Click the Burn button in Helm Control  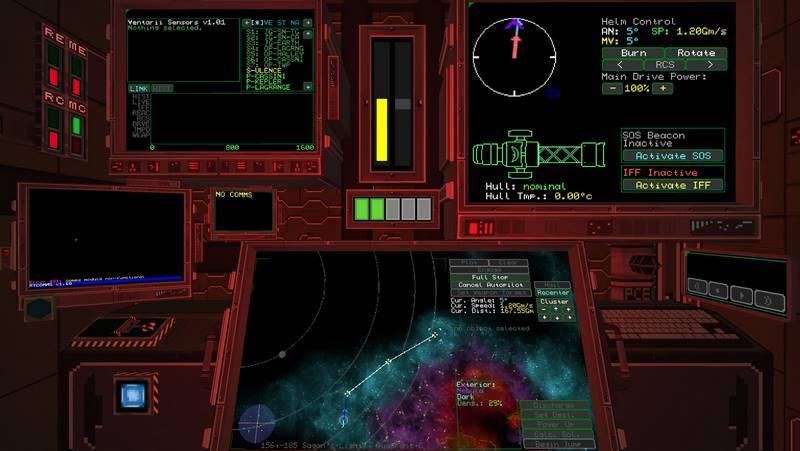click(x=633, y=52)
